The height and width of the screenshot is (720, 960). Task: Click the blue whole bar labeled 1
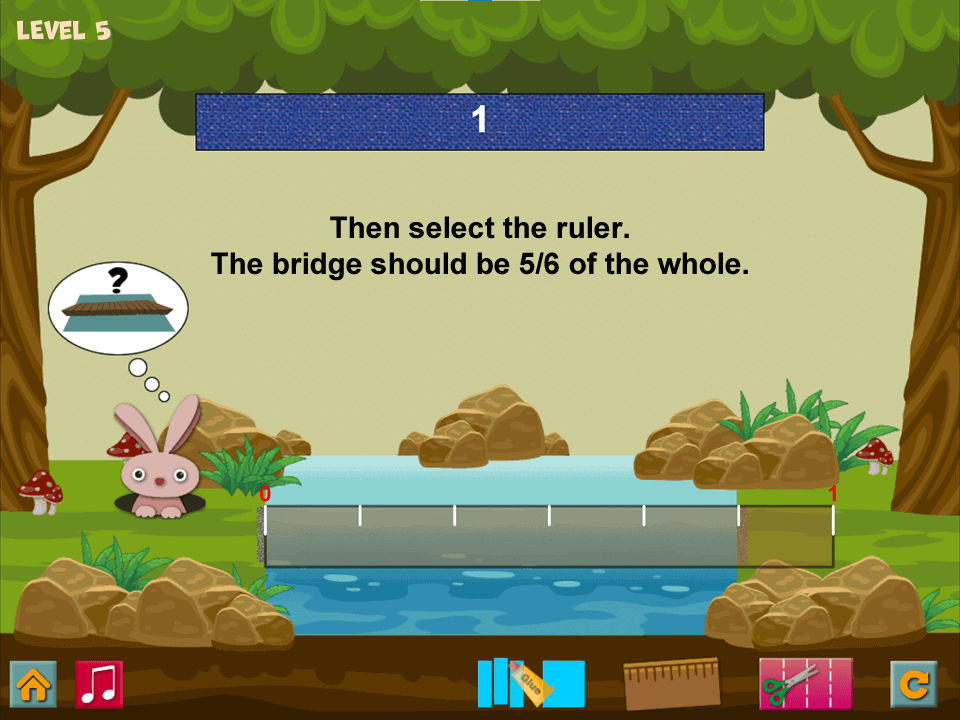click(479, 122)
